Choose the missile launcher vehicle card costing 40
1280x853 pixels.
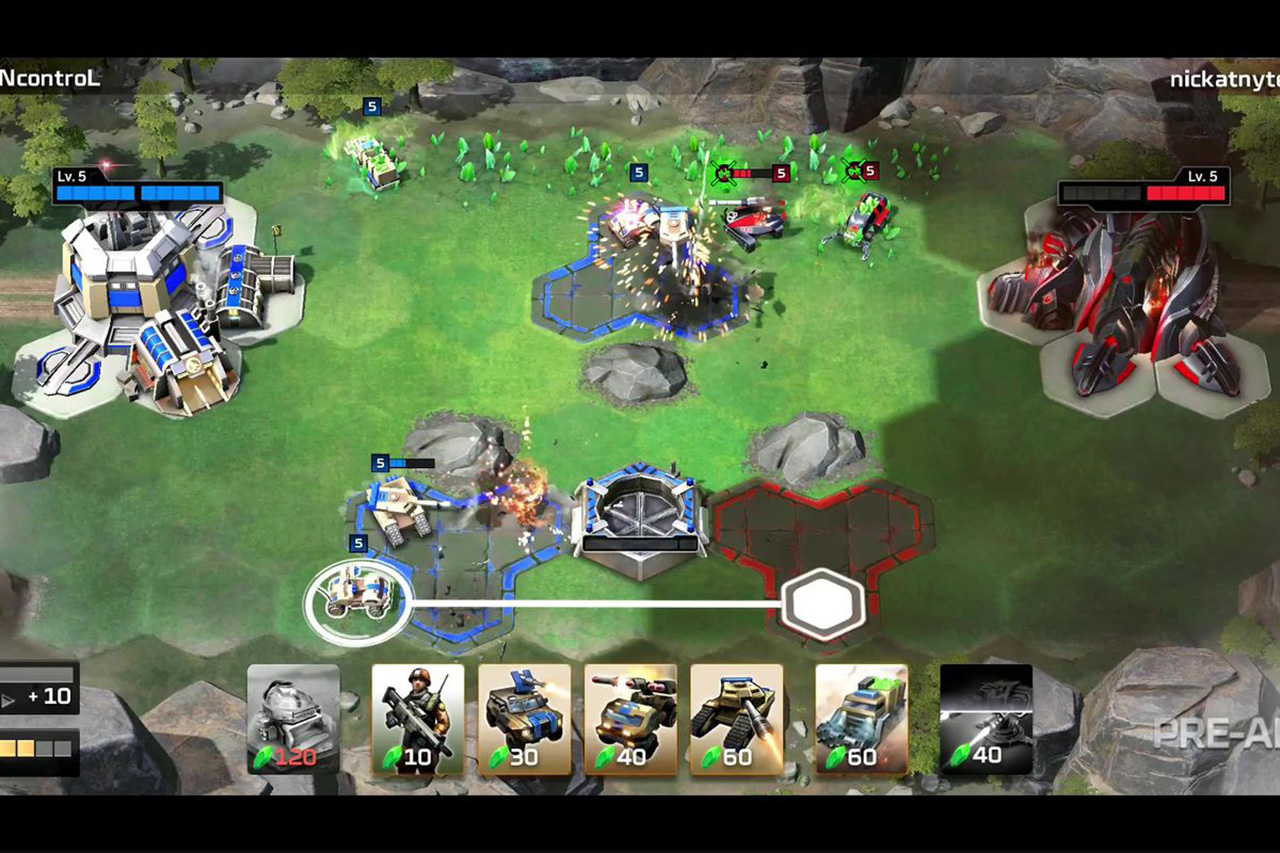click(x=630, y=720)
